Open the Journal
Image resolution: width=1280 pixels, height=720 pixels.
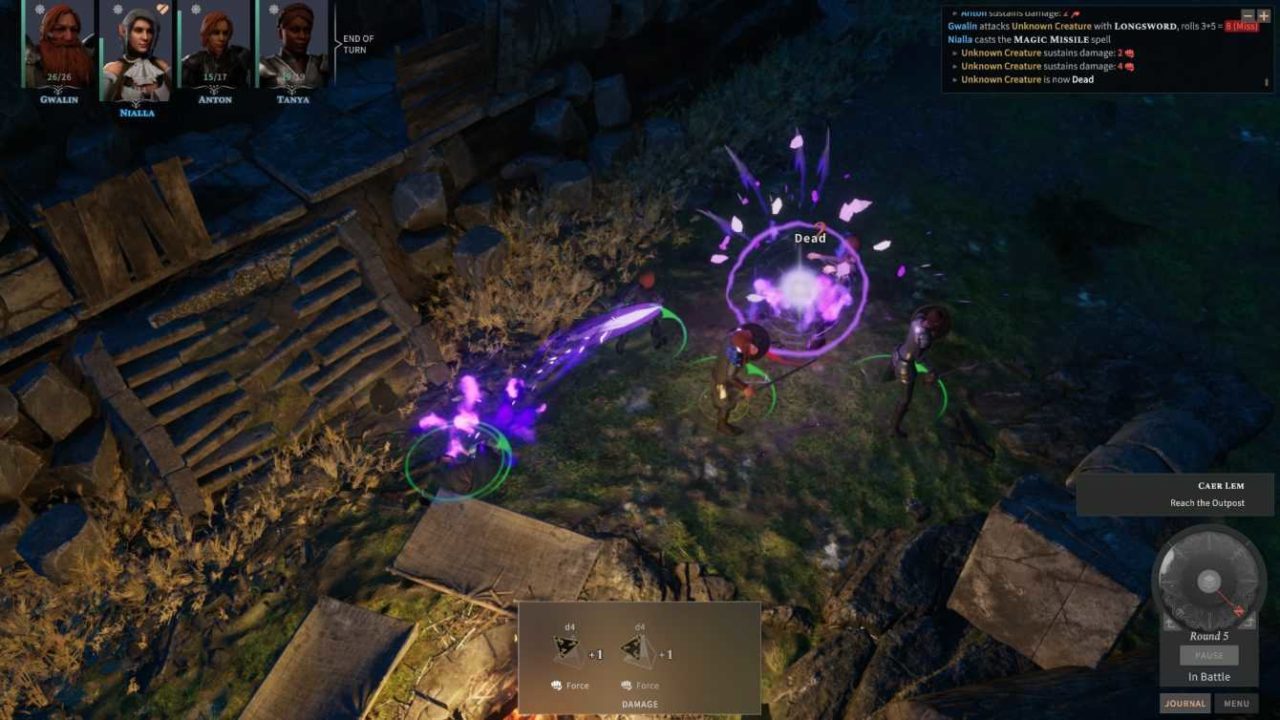click(x=1185, y=703)
